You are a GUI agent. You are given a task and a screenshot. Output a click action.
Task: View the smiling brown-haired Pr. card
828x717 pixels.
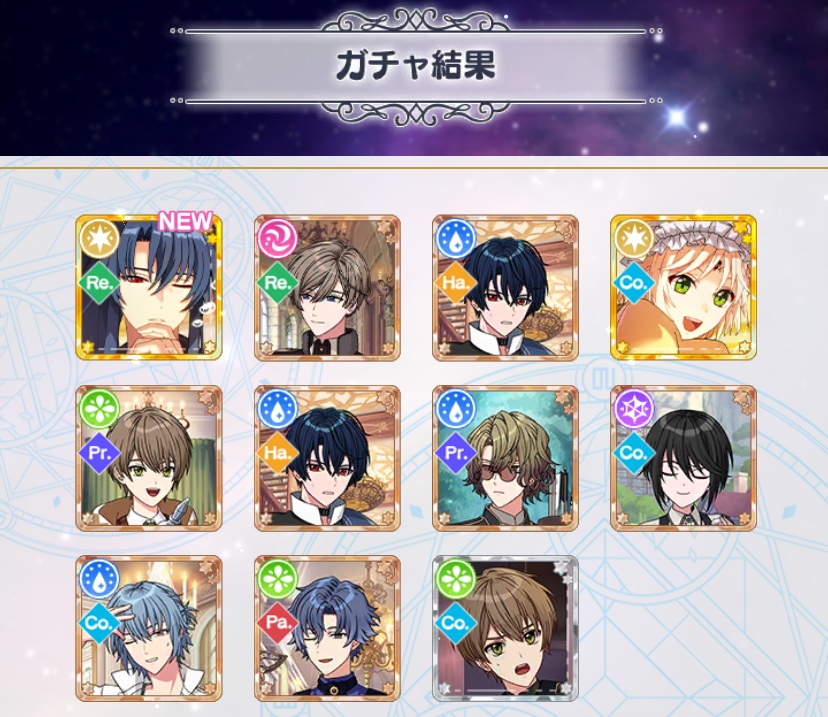coord(148,458)
